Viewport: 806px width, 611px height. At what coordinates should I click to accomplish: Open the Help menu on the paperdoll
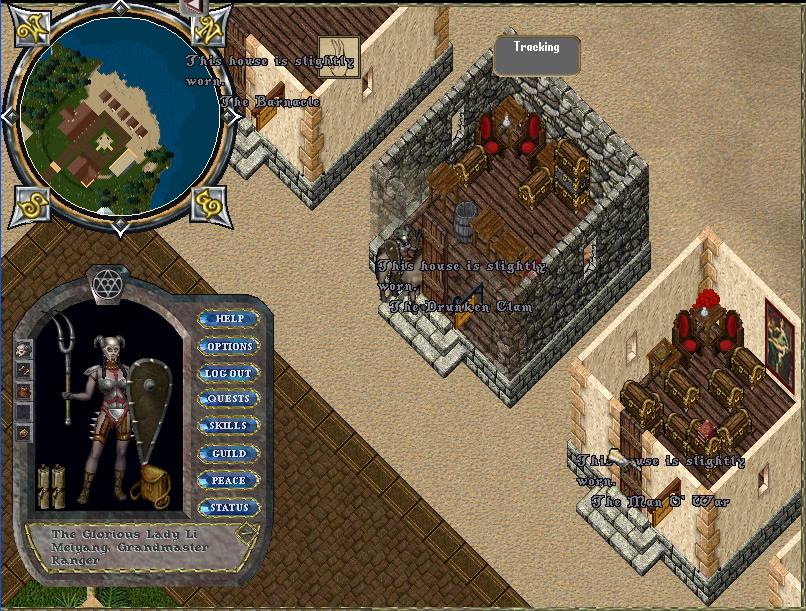(x=229, y=319)
